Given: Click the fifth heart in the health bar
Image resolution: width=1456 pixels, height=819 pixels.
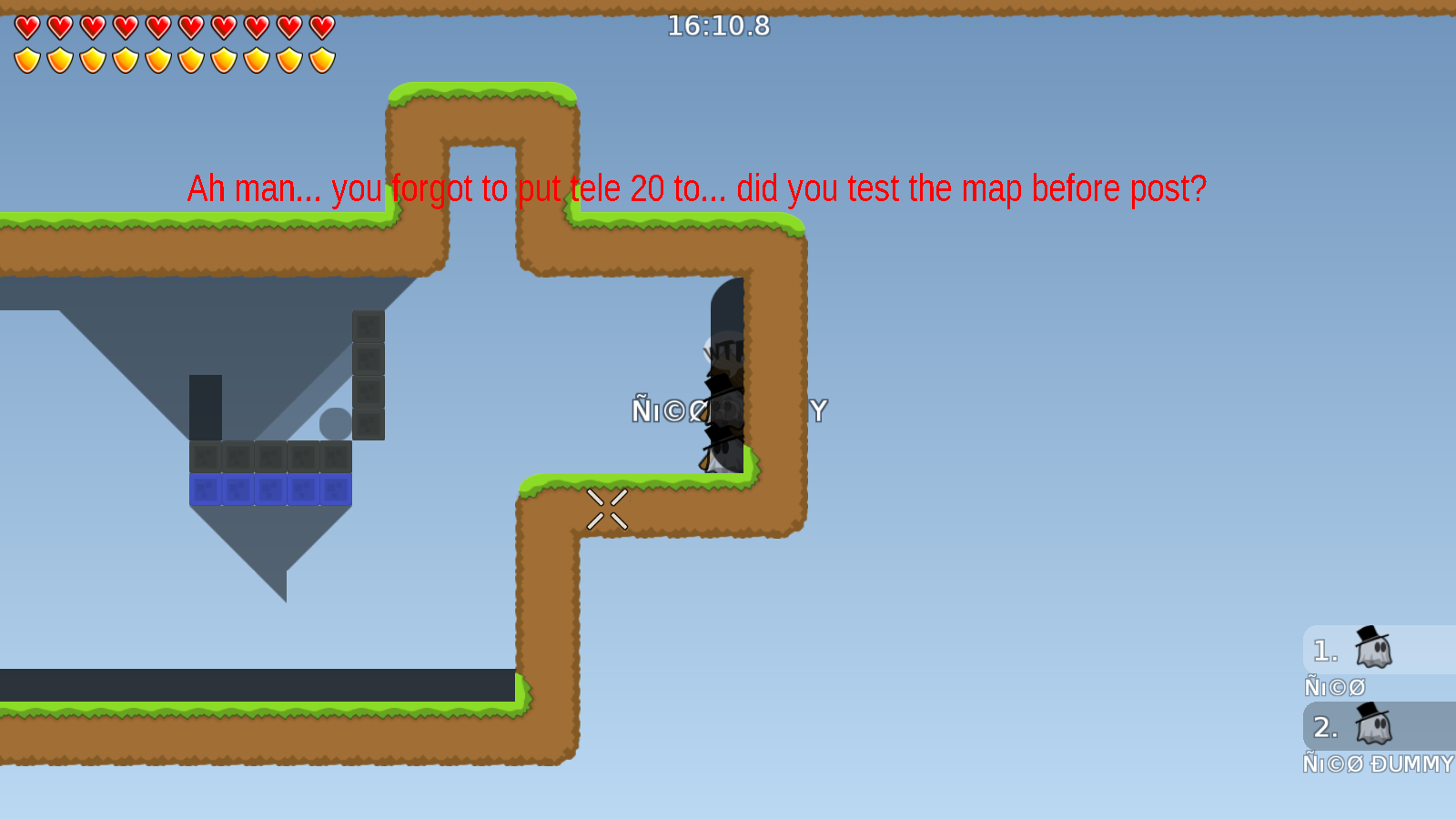Looking at the screenshot, I should [x=157, y=26].
